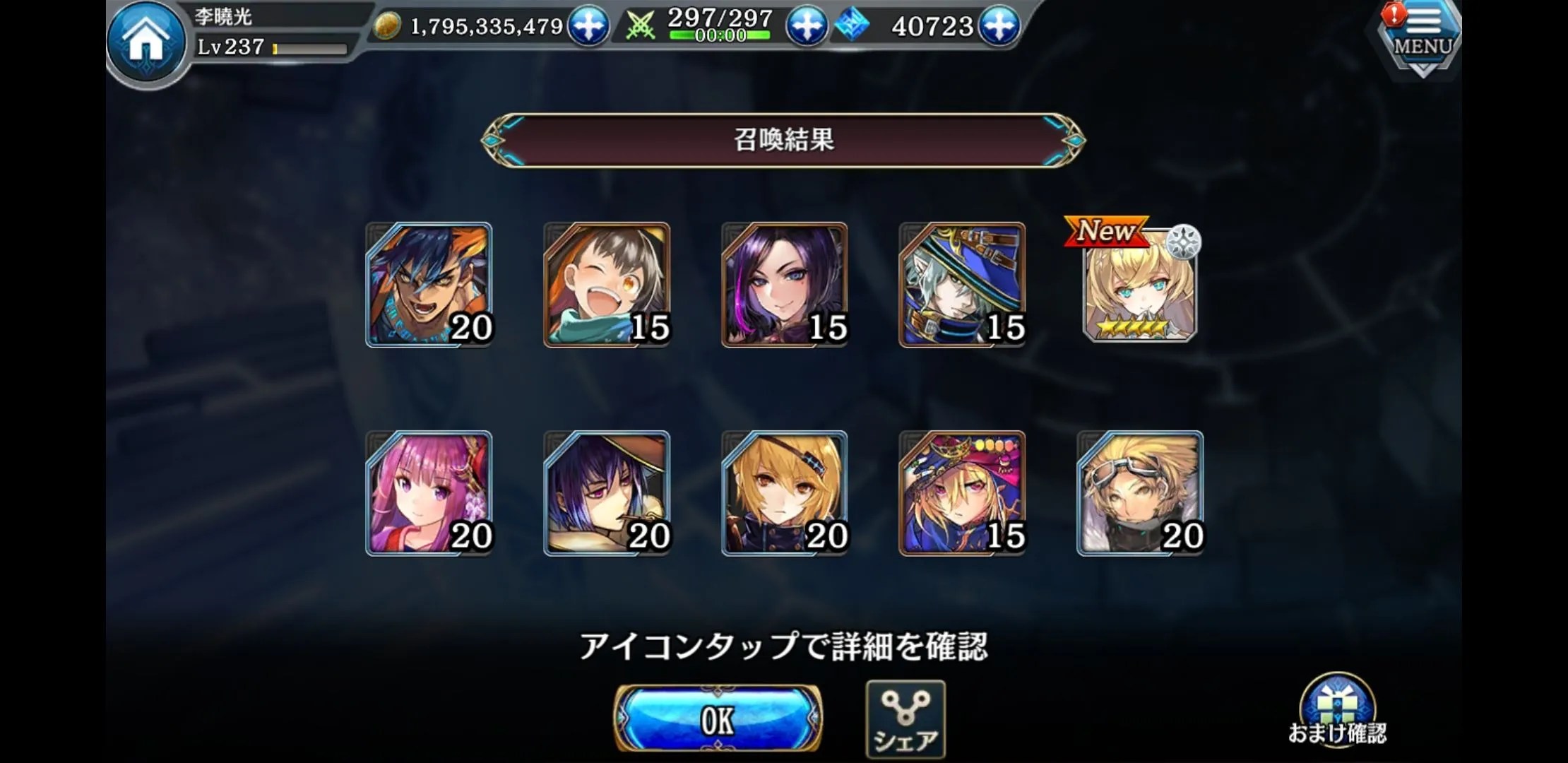Open details for the pink-haired girl
This screenshot has width=1568, height=763.
pos(429,493)
